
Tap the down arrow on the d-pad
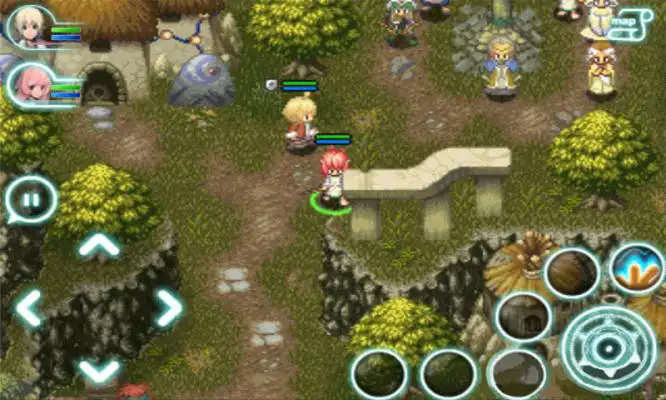tap(99, 370)
